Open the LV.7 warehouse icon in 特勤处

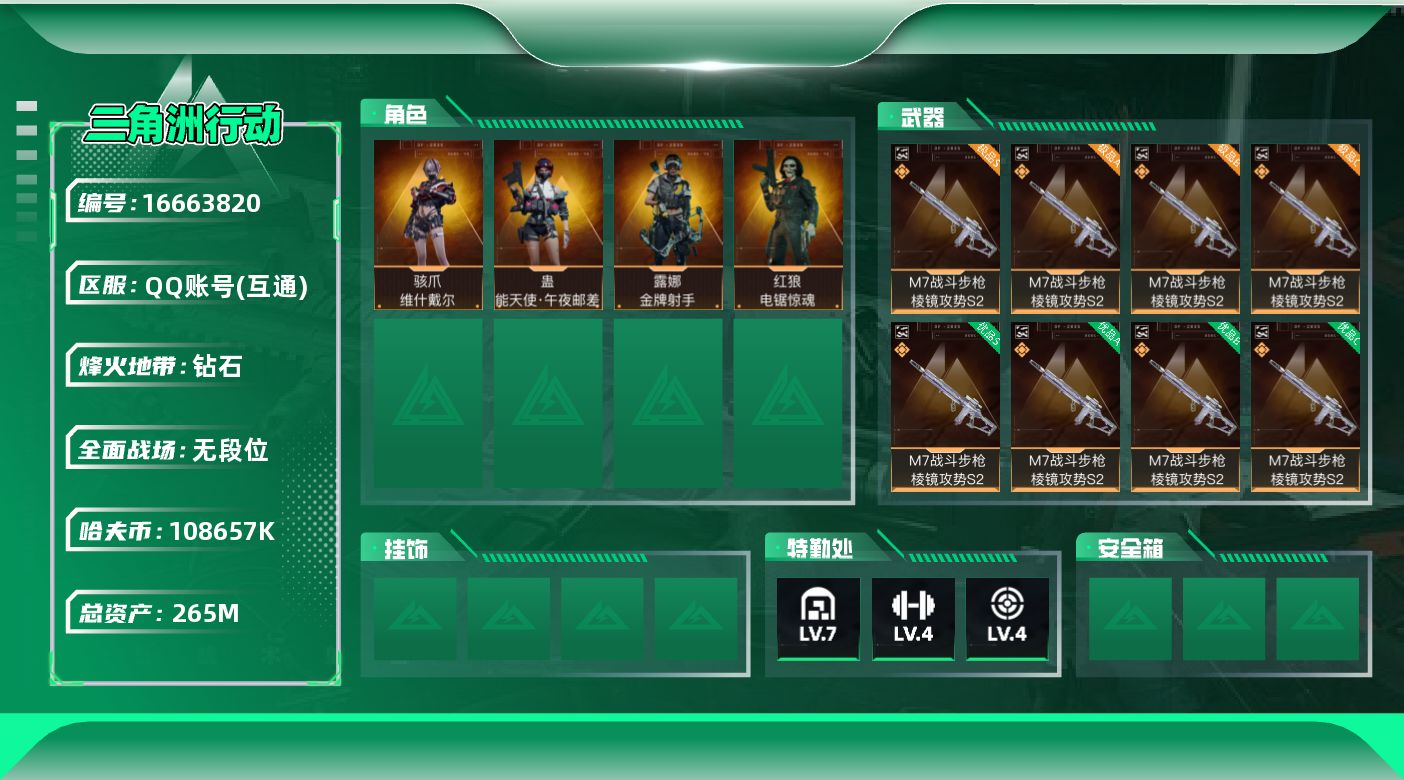click(818, 618)
